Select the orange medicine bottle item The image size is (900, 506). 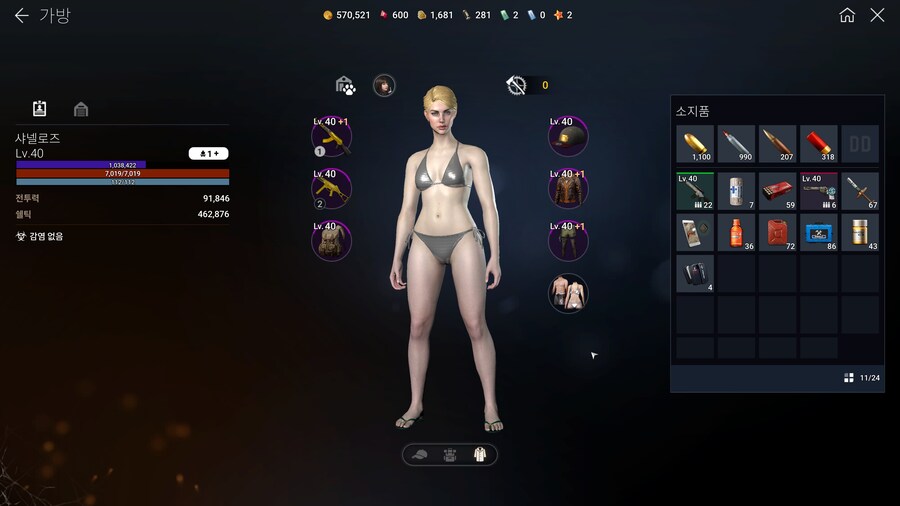click(737, 232)
